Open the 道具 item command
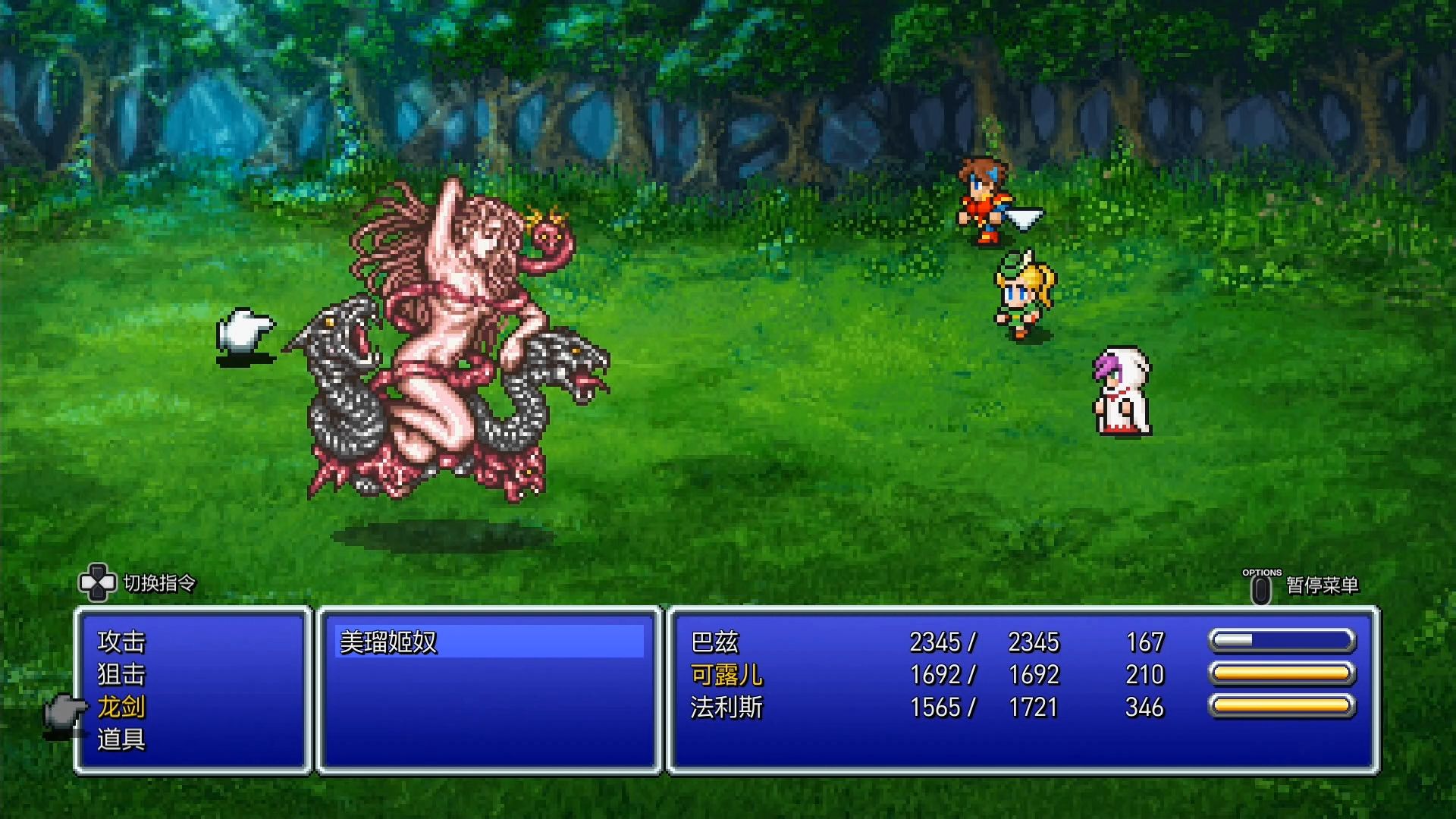 click(121, 739)
